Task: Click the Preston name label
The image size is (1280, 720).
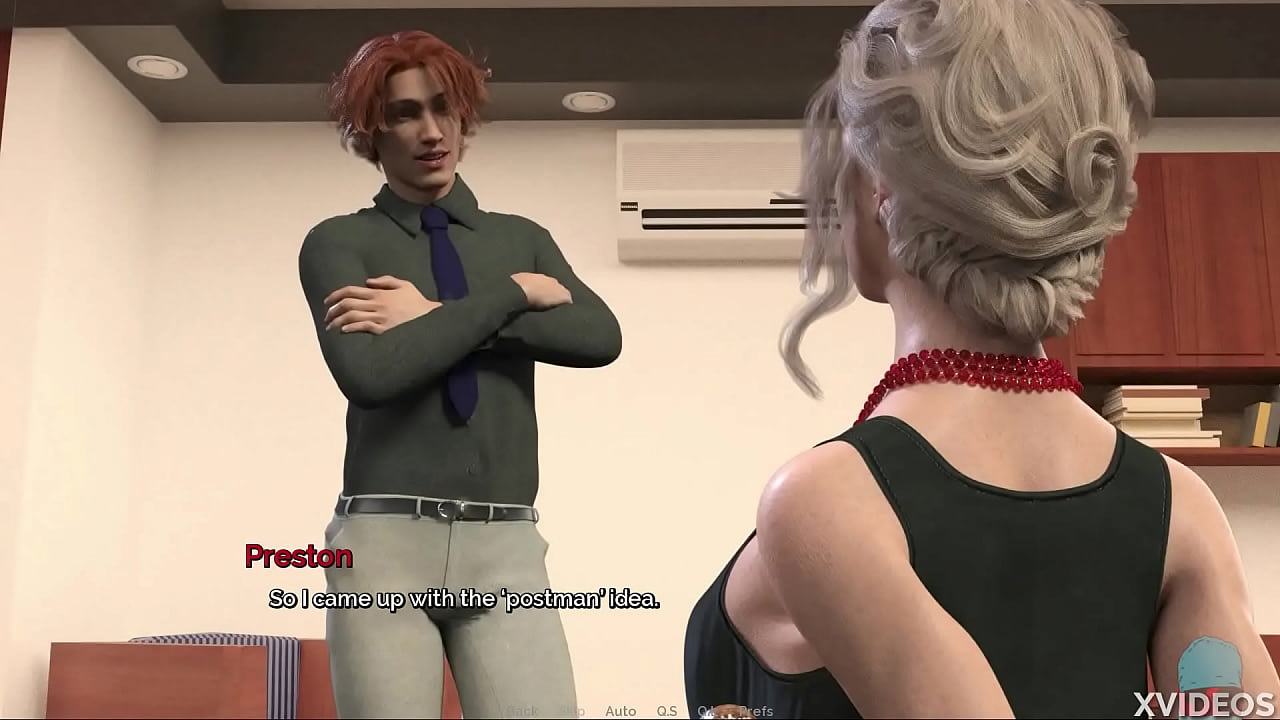Action: pyautogui.click(x=297, y=557)
